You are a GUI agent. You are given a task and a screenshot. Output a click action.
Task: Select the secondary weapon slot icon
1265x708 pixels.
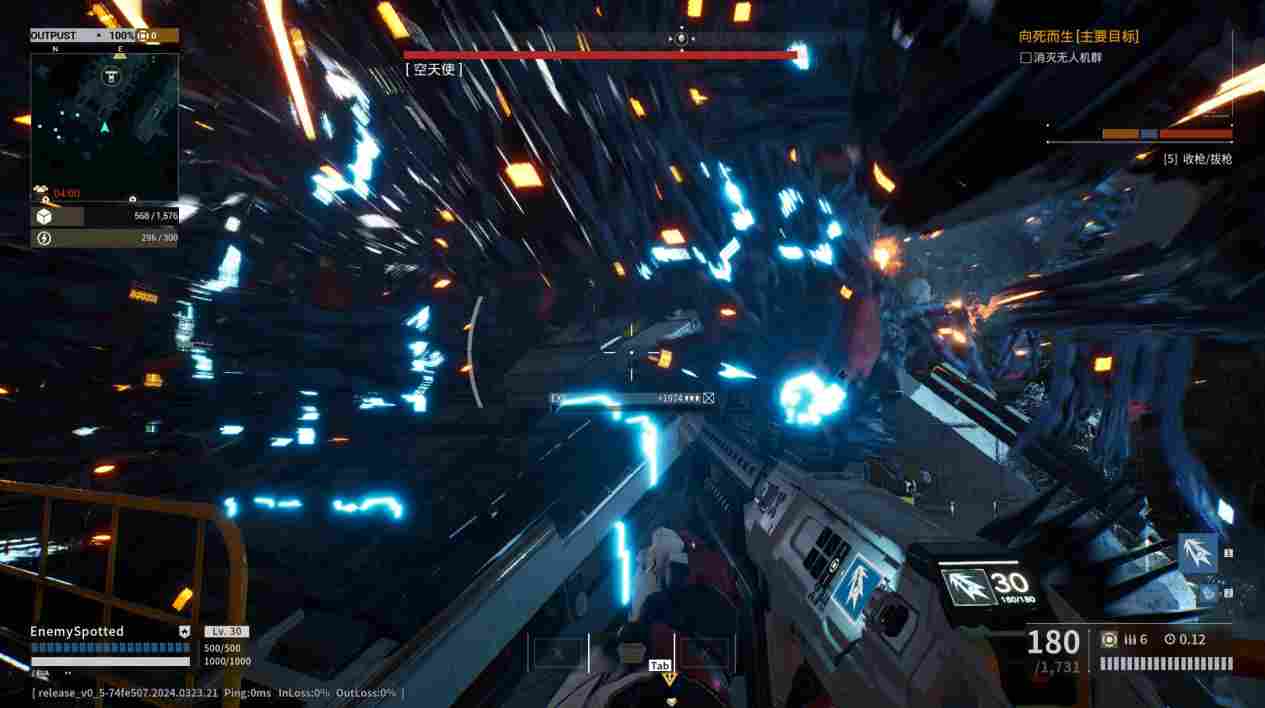click(1209, 592)
